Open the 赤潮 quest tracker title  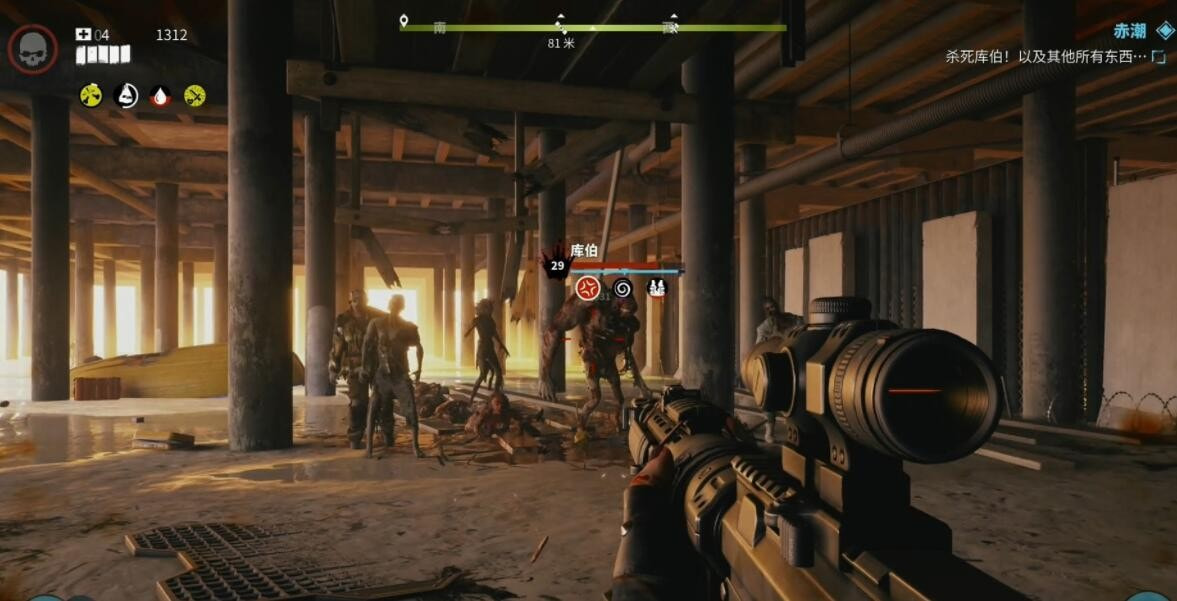1130,31
